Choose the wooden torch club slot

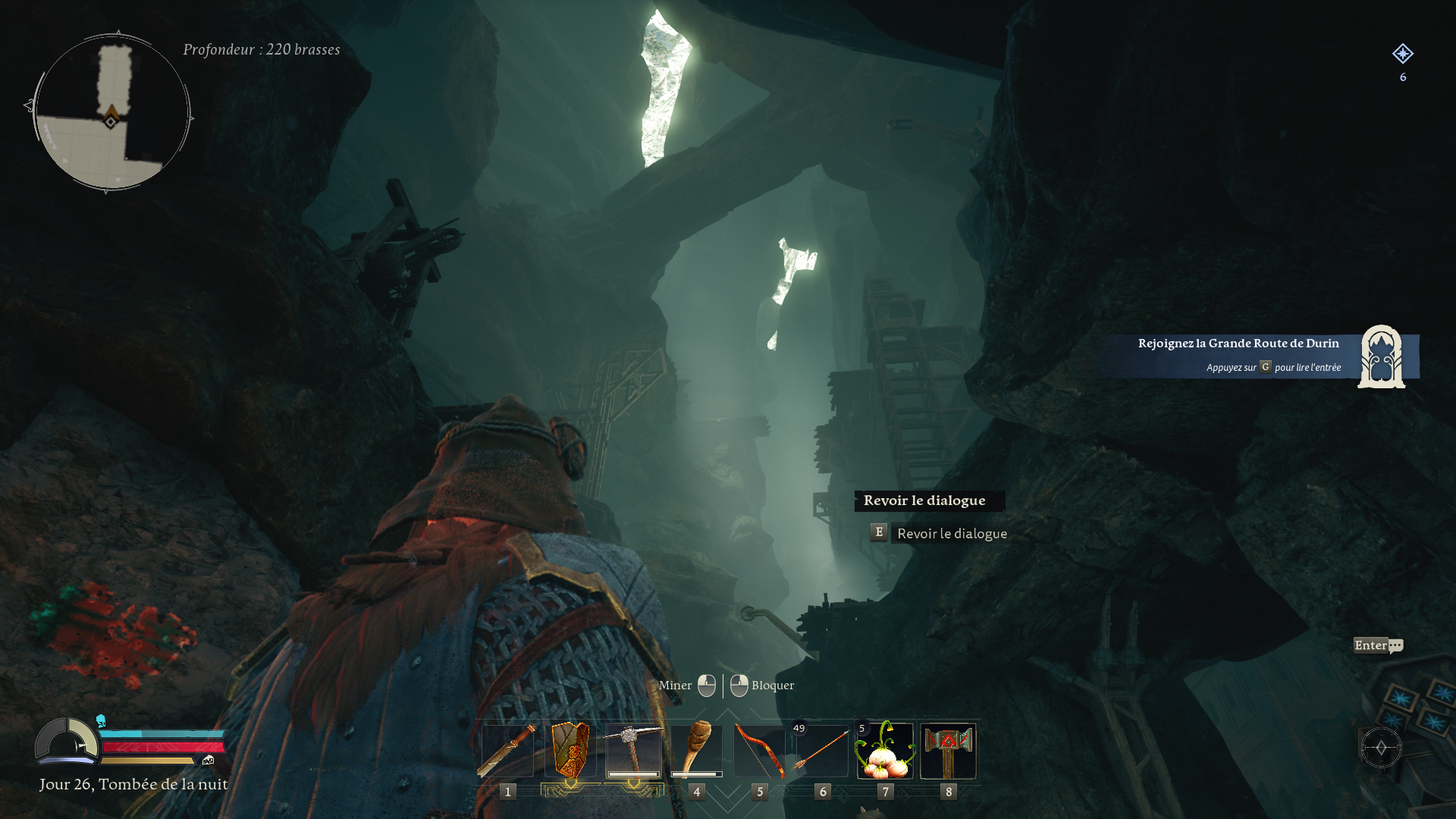pyautogui.click(x=696, y=751)
